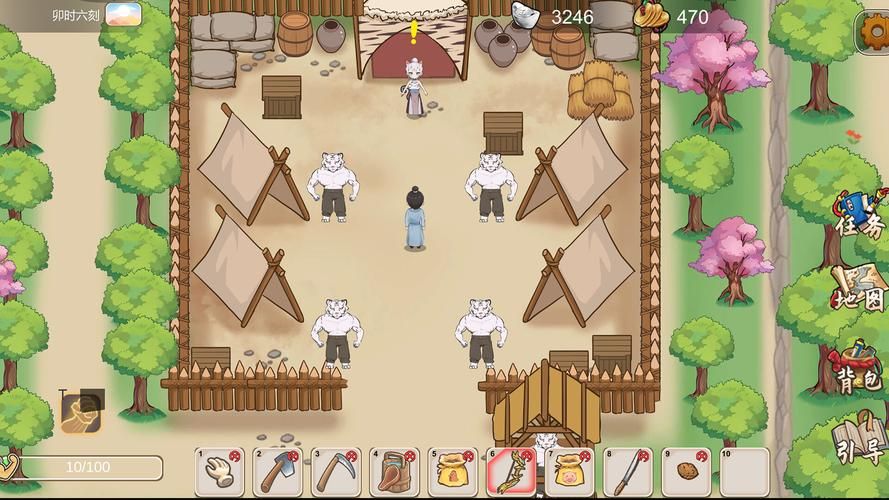
Task: Choose the scythe in hotbar slot 3
Action: (336, 472)
